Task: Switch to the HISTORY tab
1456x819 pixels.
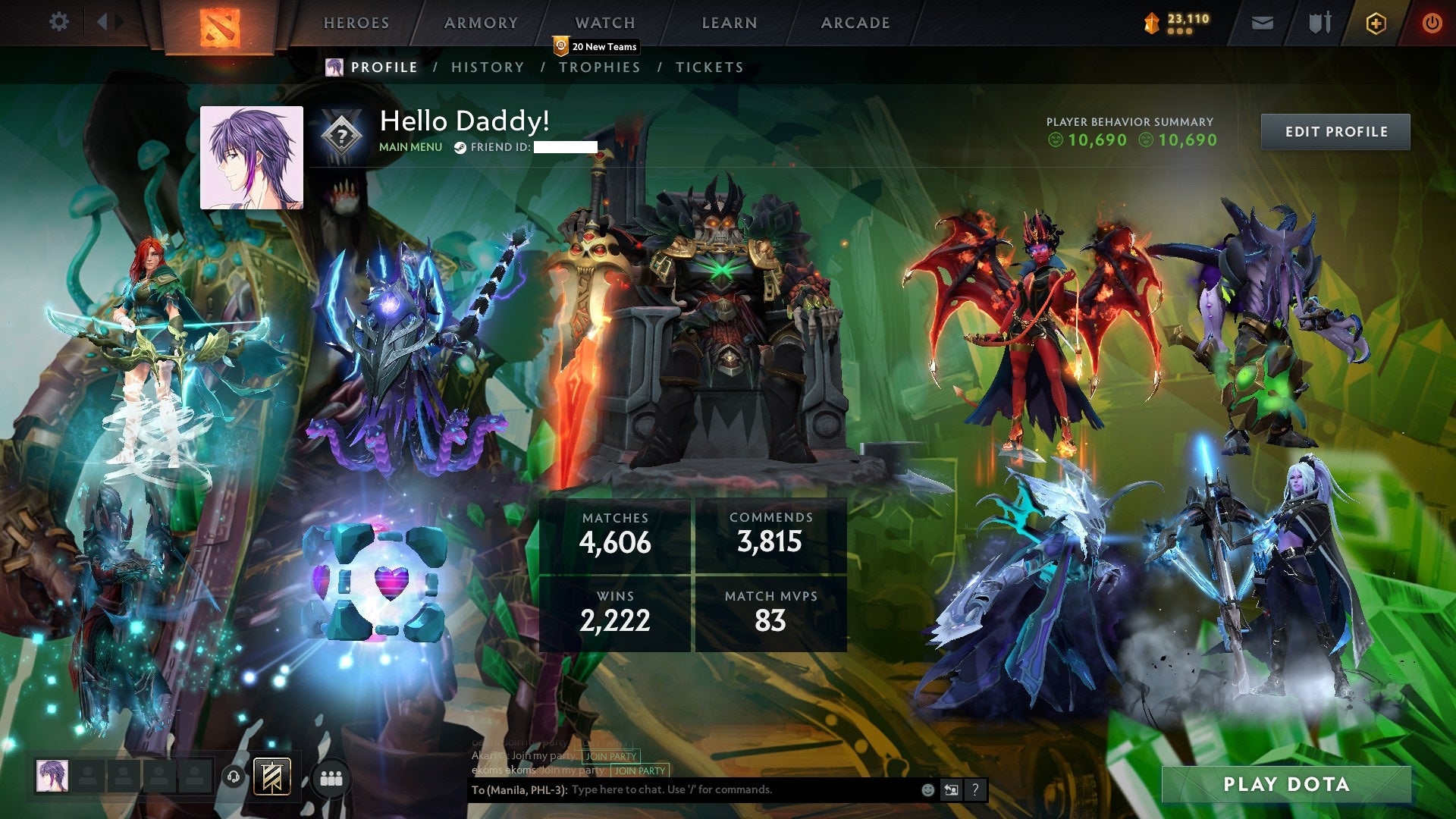Action: [x=487, y=67]
